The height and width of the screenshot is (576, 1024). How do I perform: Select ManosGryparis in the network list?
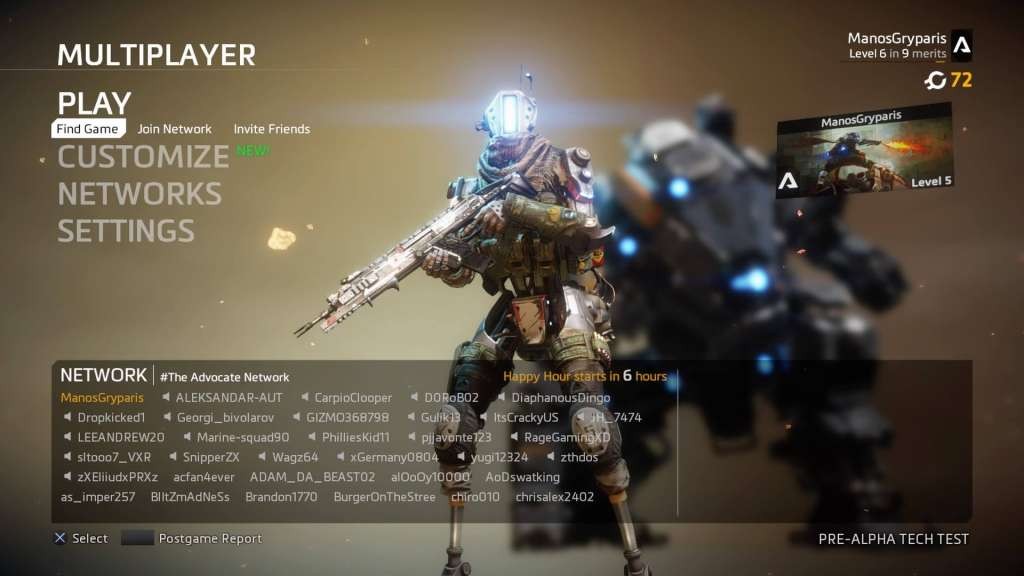102,397
